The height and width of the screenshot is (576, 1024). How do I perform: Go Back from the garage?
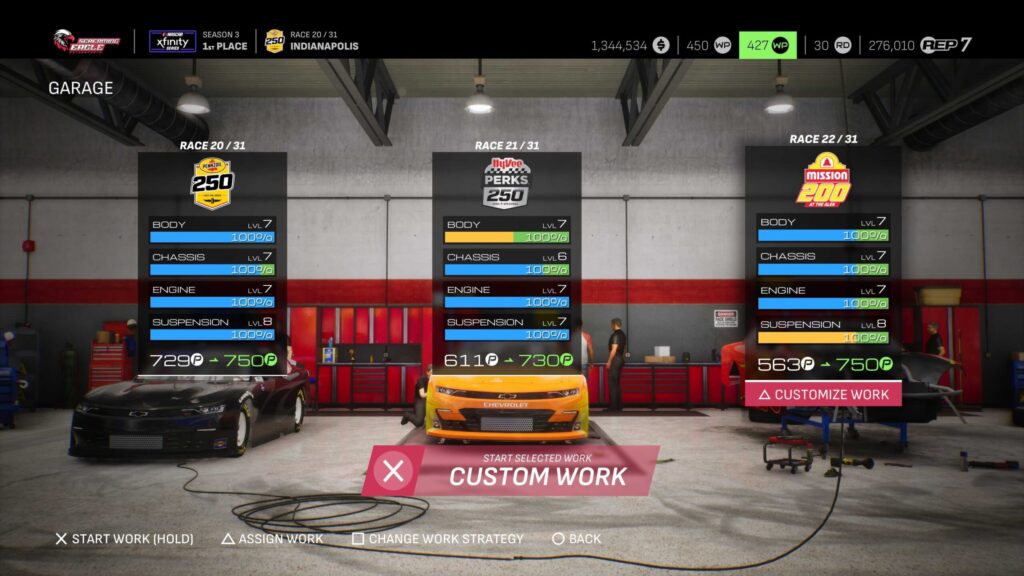pyautogui.click(x=577, y=539)
